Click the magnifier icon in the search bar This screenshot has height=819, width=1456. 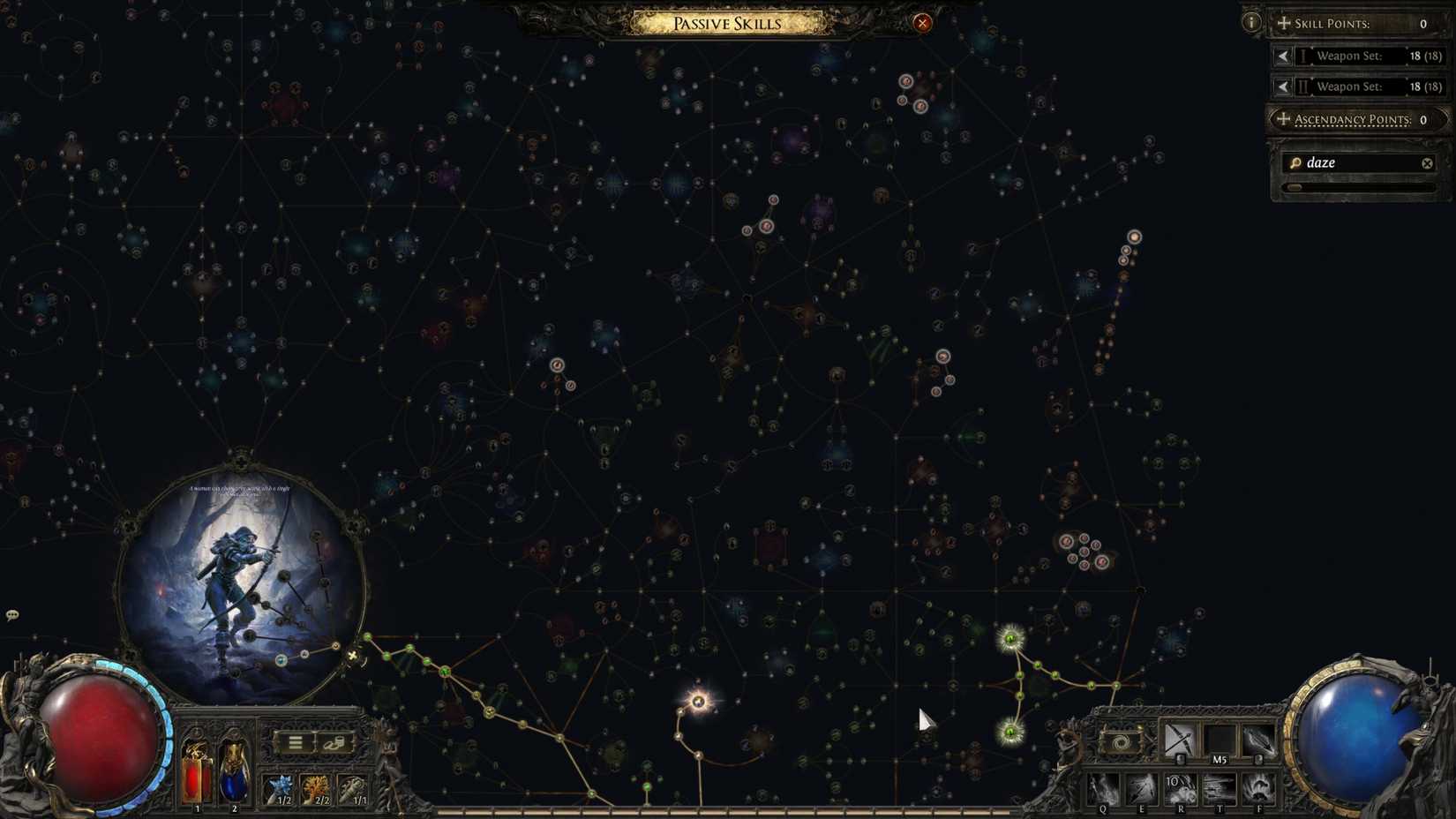(x=1295, y=162)
